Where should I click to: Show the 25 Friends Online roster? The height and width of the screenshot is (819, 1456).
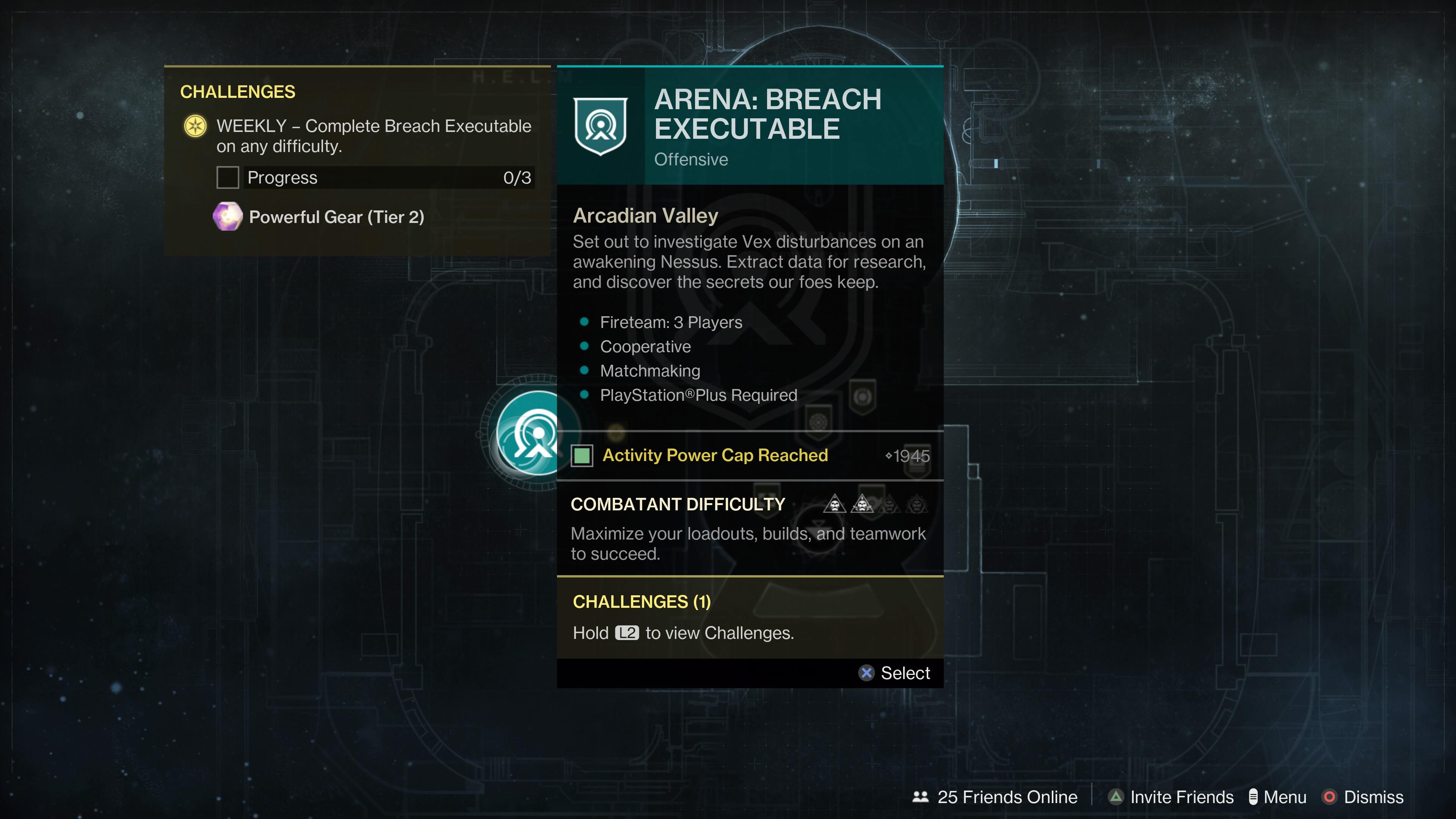pos(995,797)
